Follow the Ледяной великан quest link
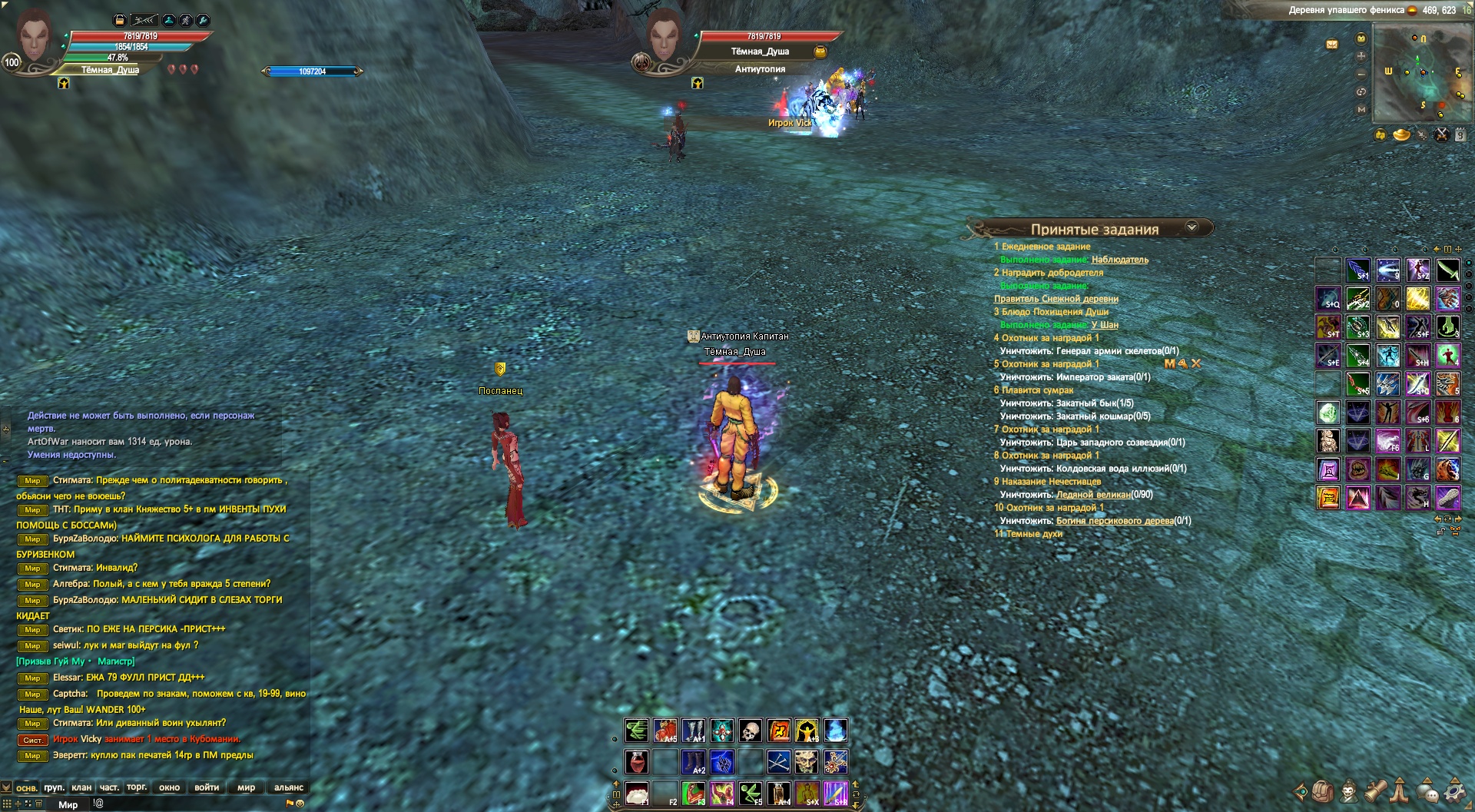The width and height of the screenshot is (1475, 812). (x=1092, y=495)
